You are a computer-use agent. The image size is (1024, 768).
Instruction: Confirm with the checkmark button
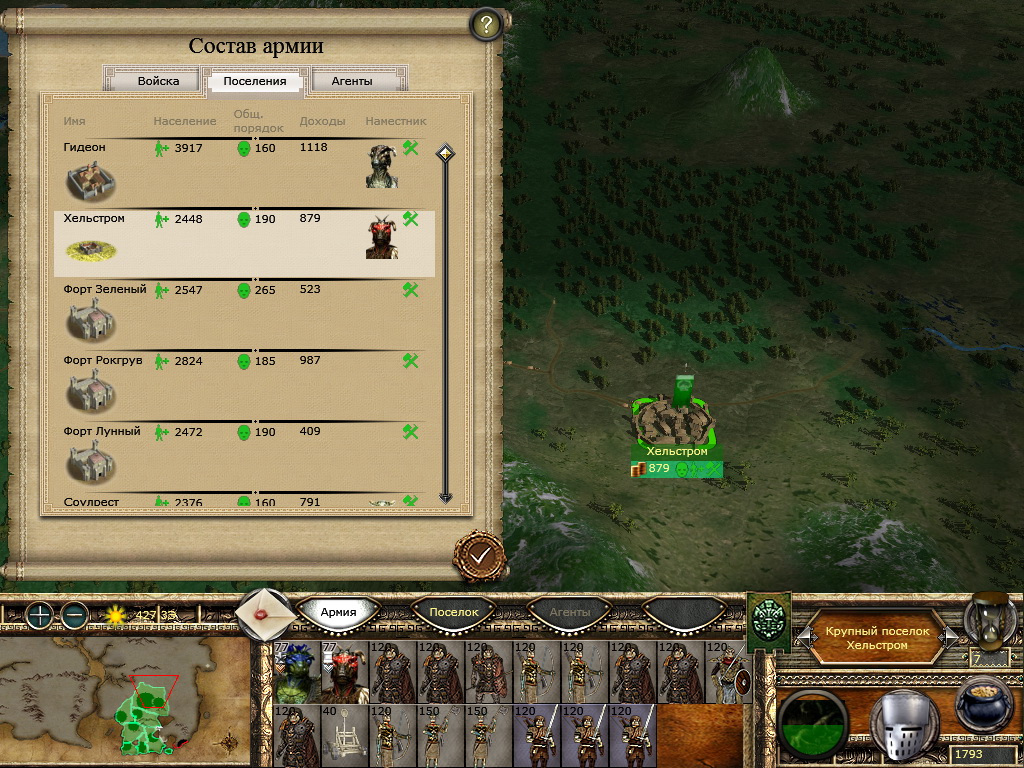pos(479,553)
